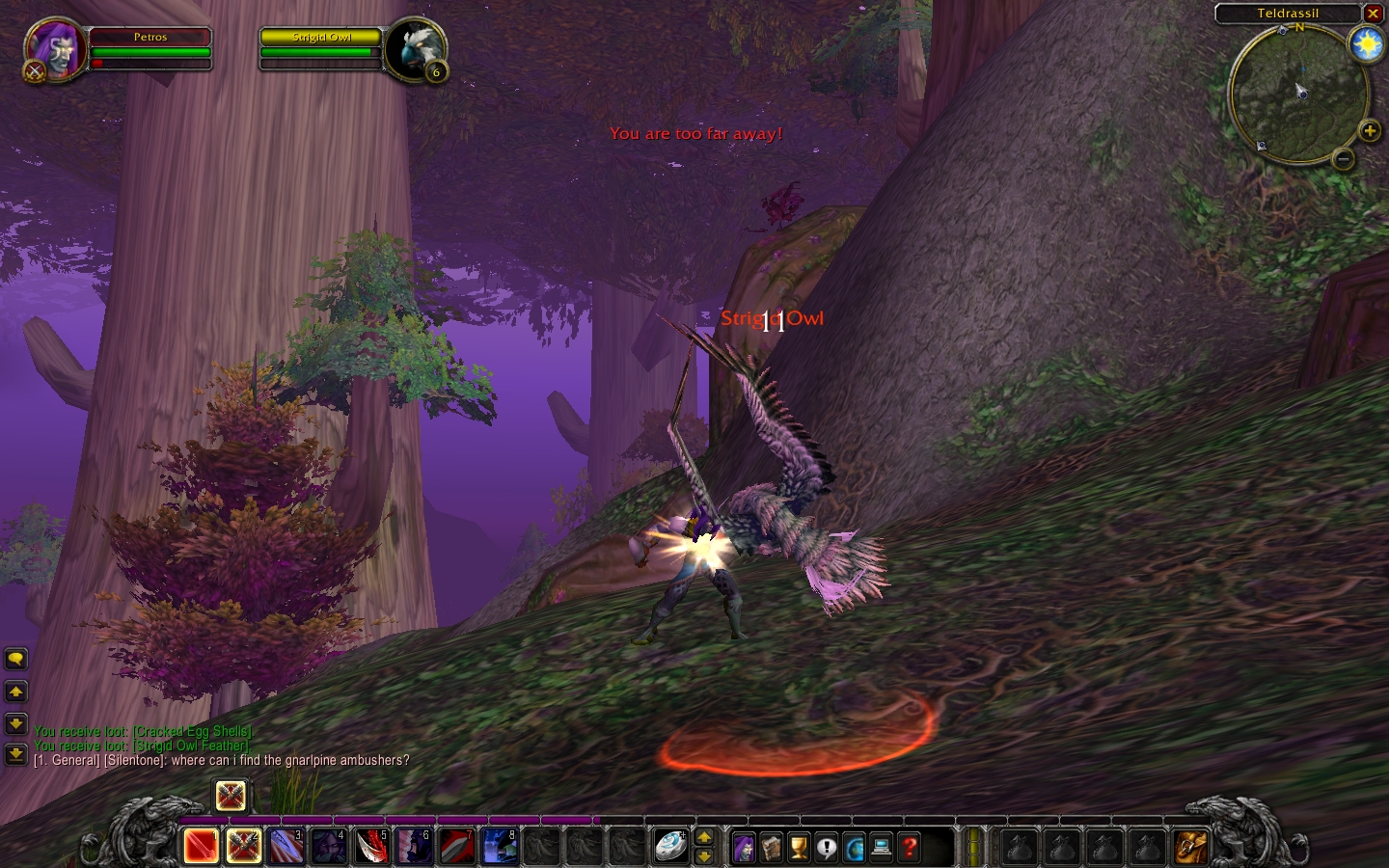
Task: Open the world map globe button
Action: [855, 848]
